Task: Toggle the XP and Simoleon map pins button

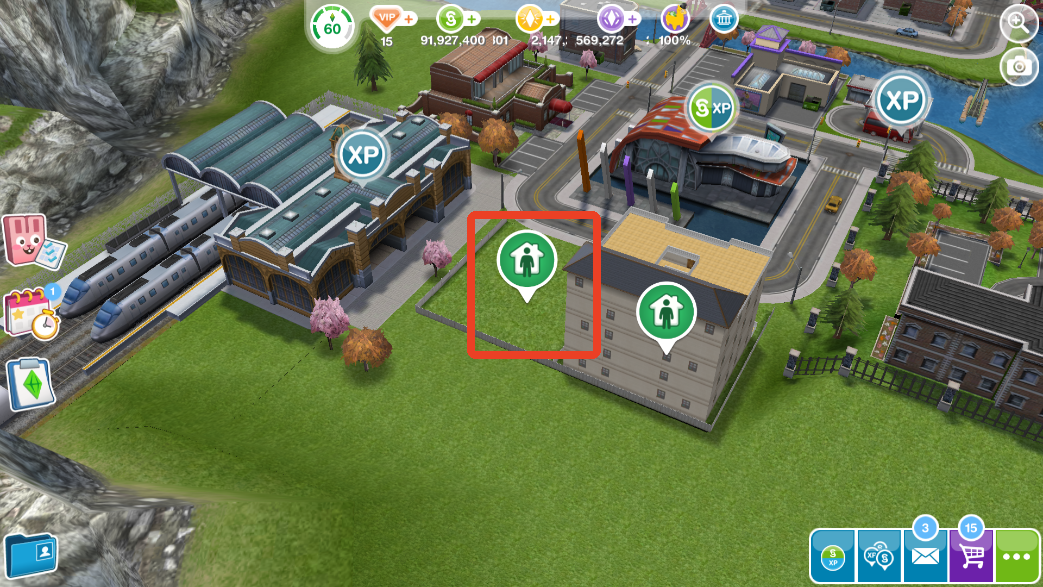Action: pyautogui.click(x=880, y=556)
